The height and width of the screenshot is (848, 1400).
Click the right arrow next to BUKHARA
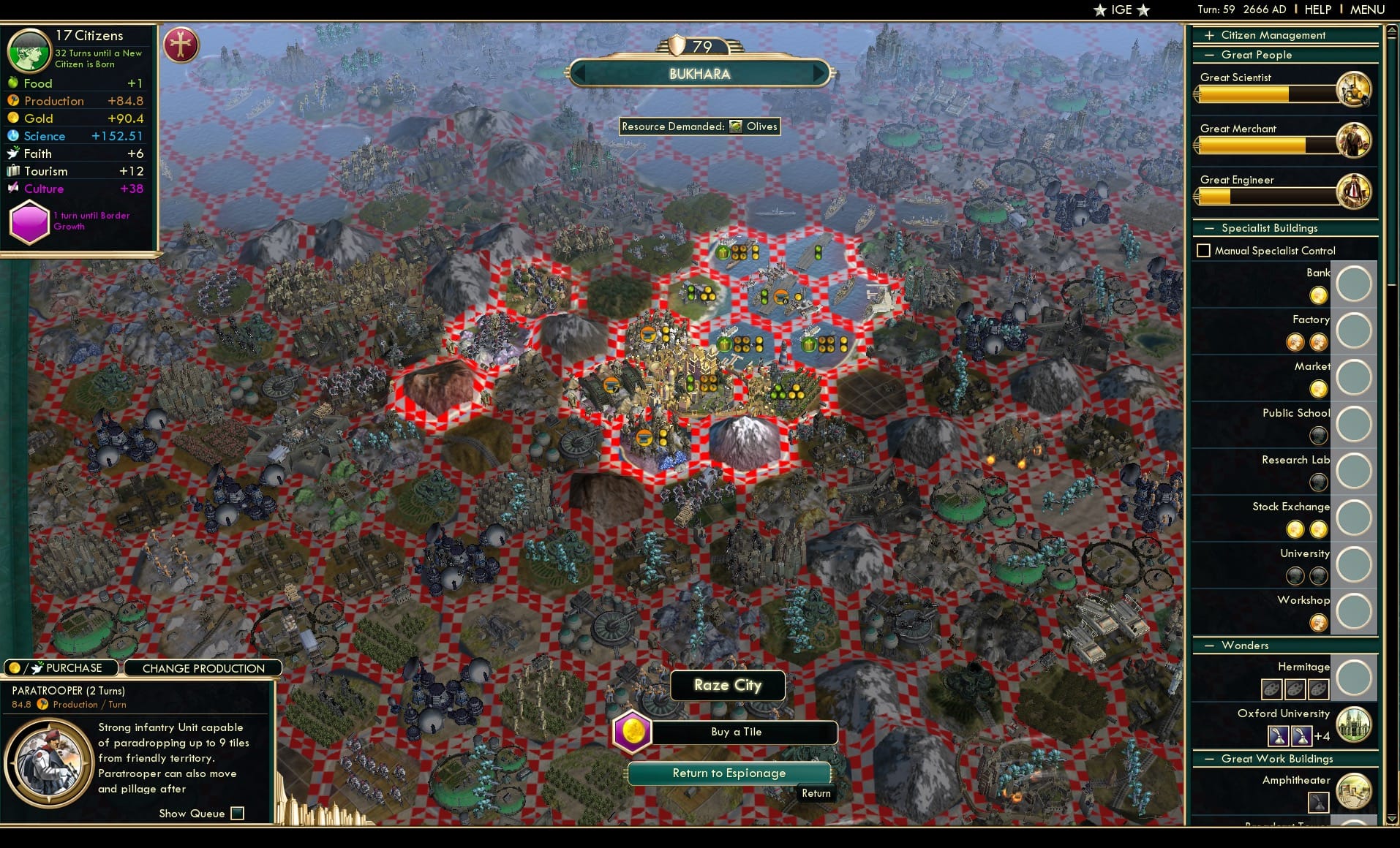[x=819, y=73]
